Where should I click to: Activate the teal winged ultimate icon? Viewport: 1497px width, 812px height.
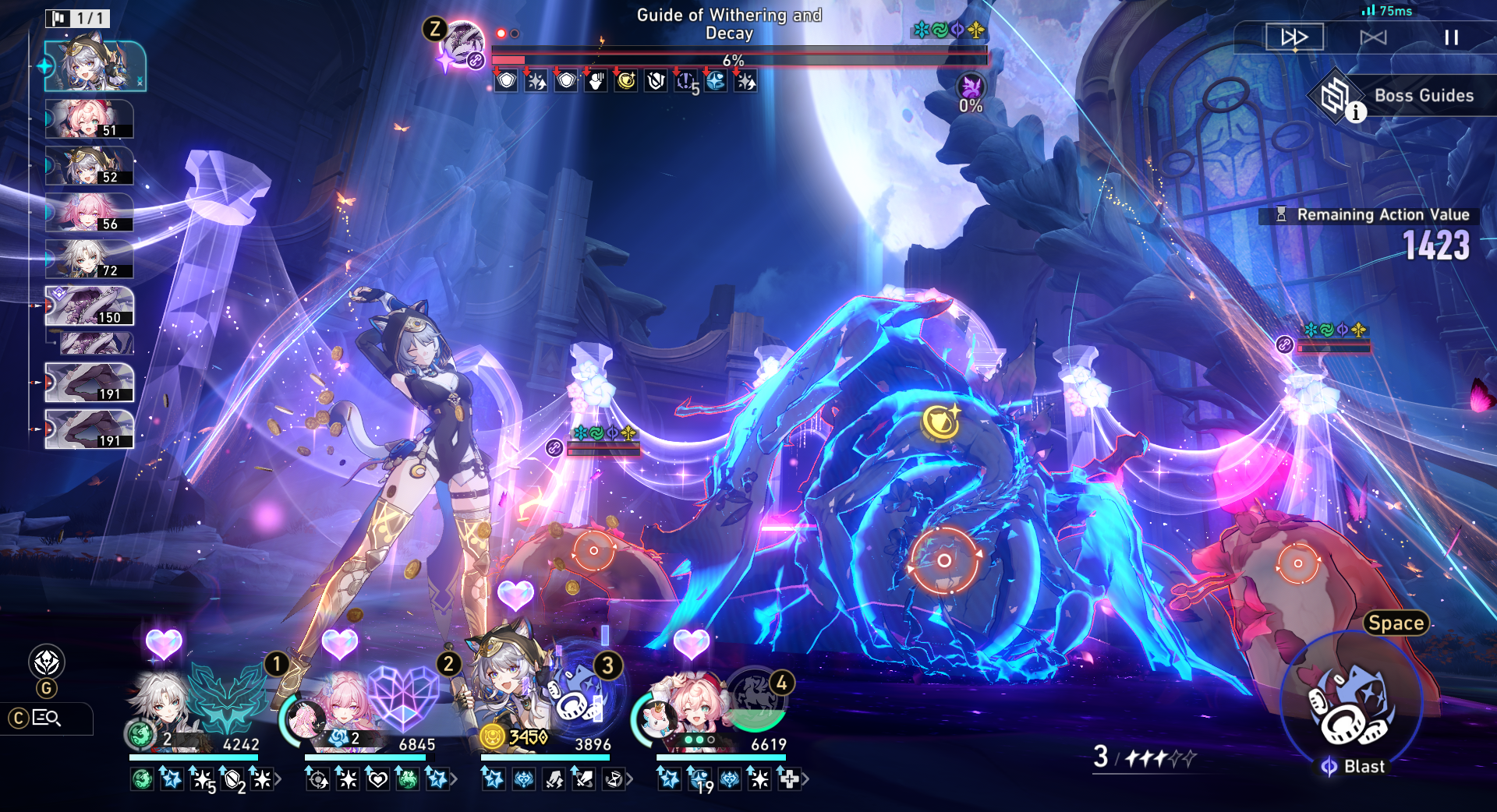pos(227,696)
